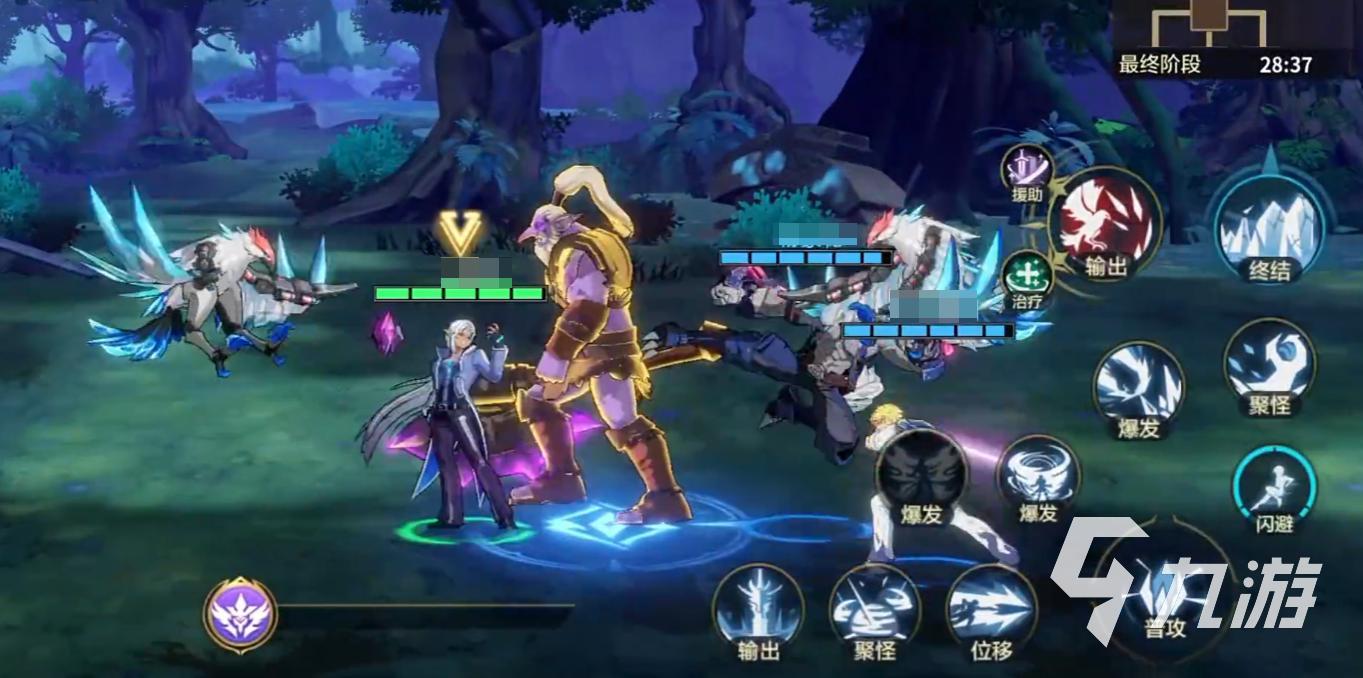
Task: Cast the 聚怪 skill beside 位移
Action: (x=874, y=609)
